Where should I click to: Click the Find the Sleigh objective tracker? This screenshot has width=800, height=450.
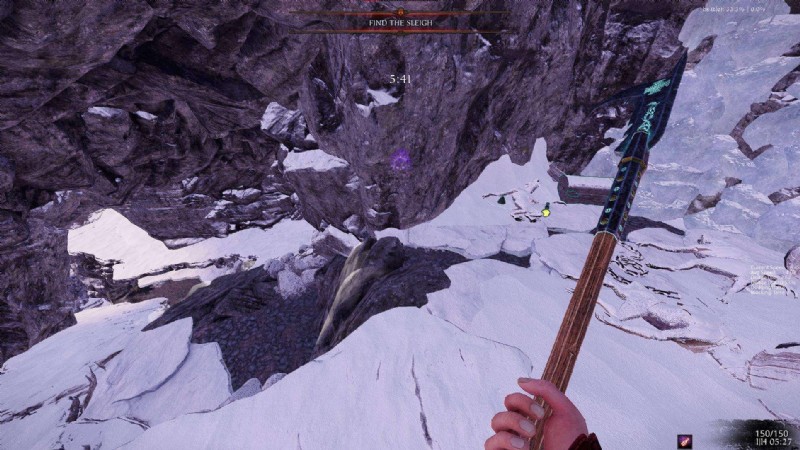pos(399,20)
